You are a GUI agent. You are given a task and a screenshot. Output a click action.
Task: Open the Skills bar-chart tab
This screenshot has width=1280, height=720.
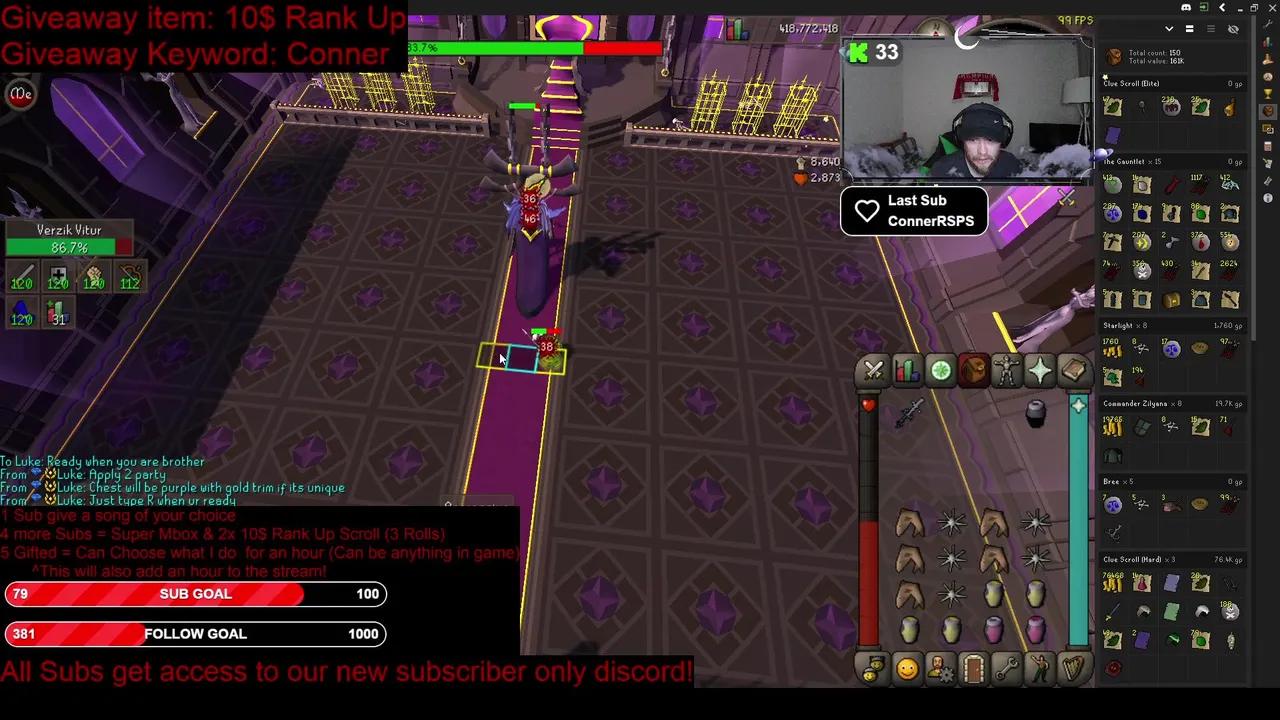click(x=906, y=371)
